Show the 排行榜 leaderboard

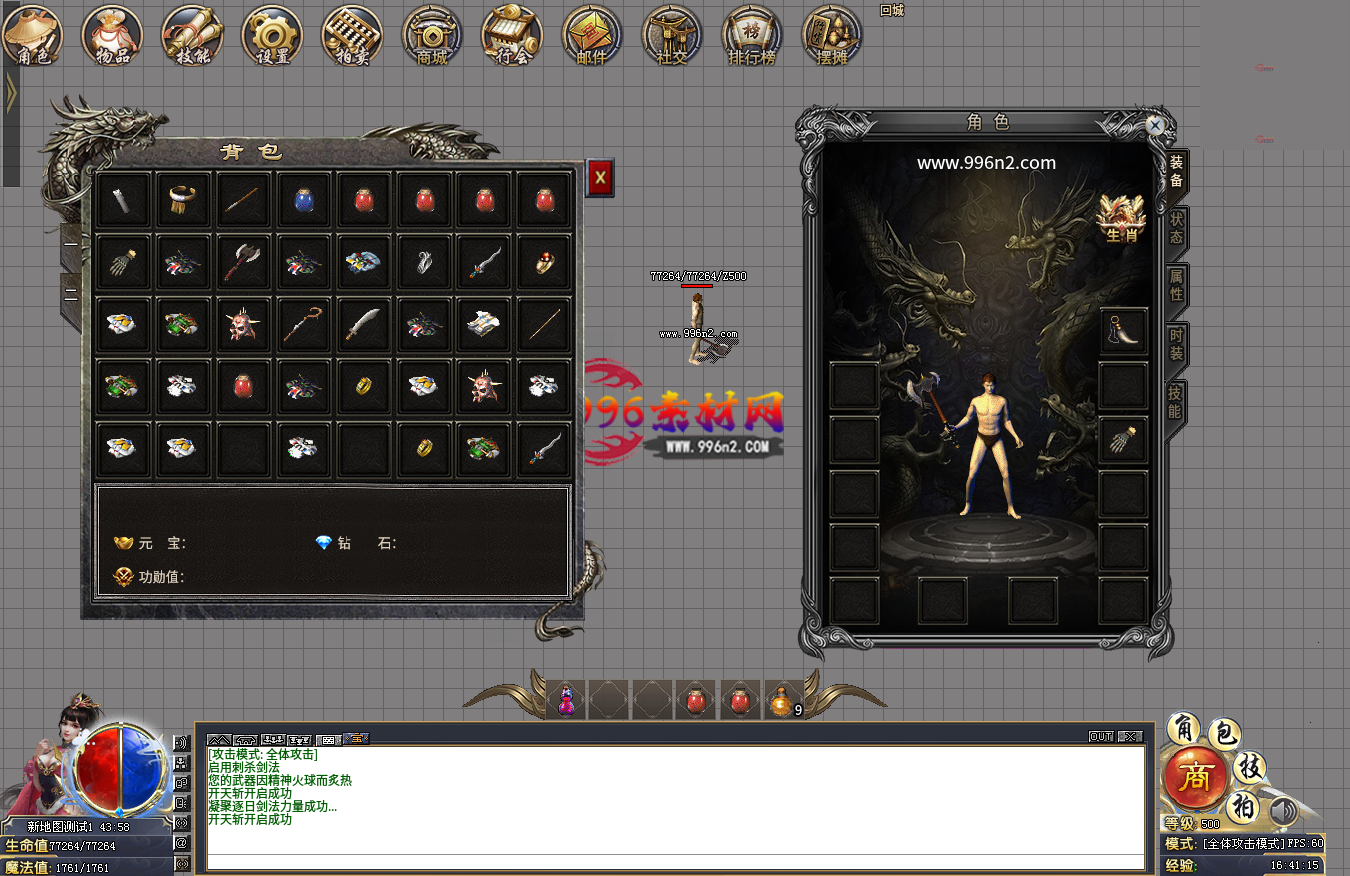click(752, 36)
